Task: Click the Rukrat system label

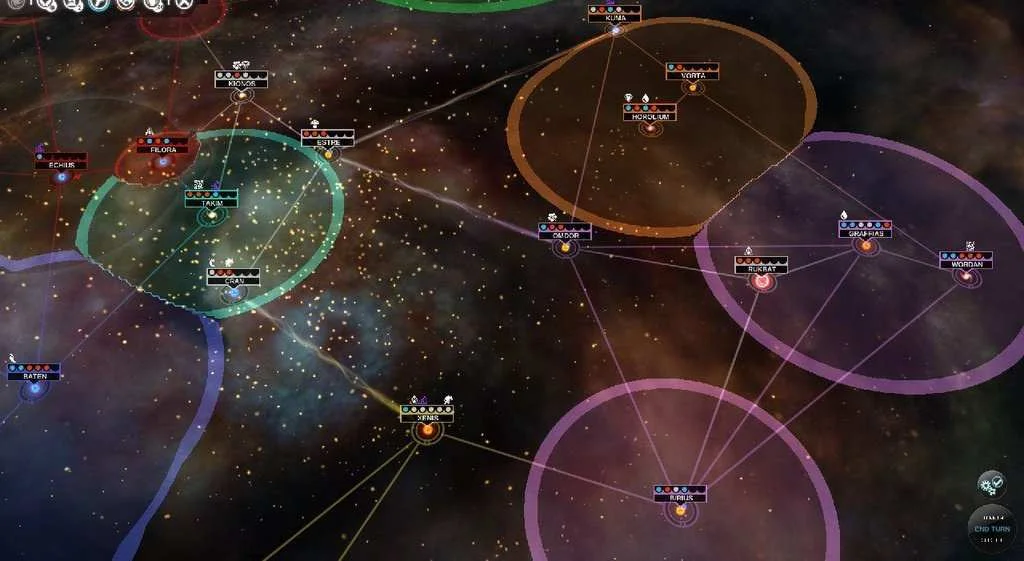Action: click(x=761, y=270)
